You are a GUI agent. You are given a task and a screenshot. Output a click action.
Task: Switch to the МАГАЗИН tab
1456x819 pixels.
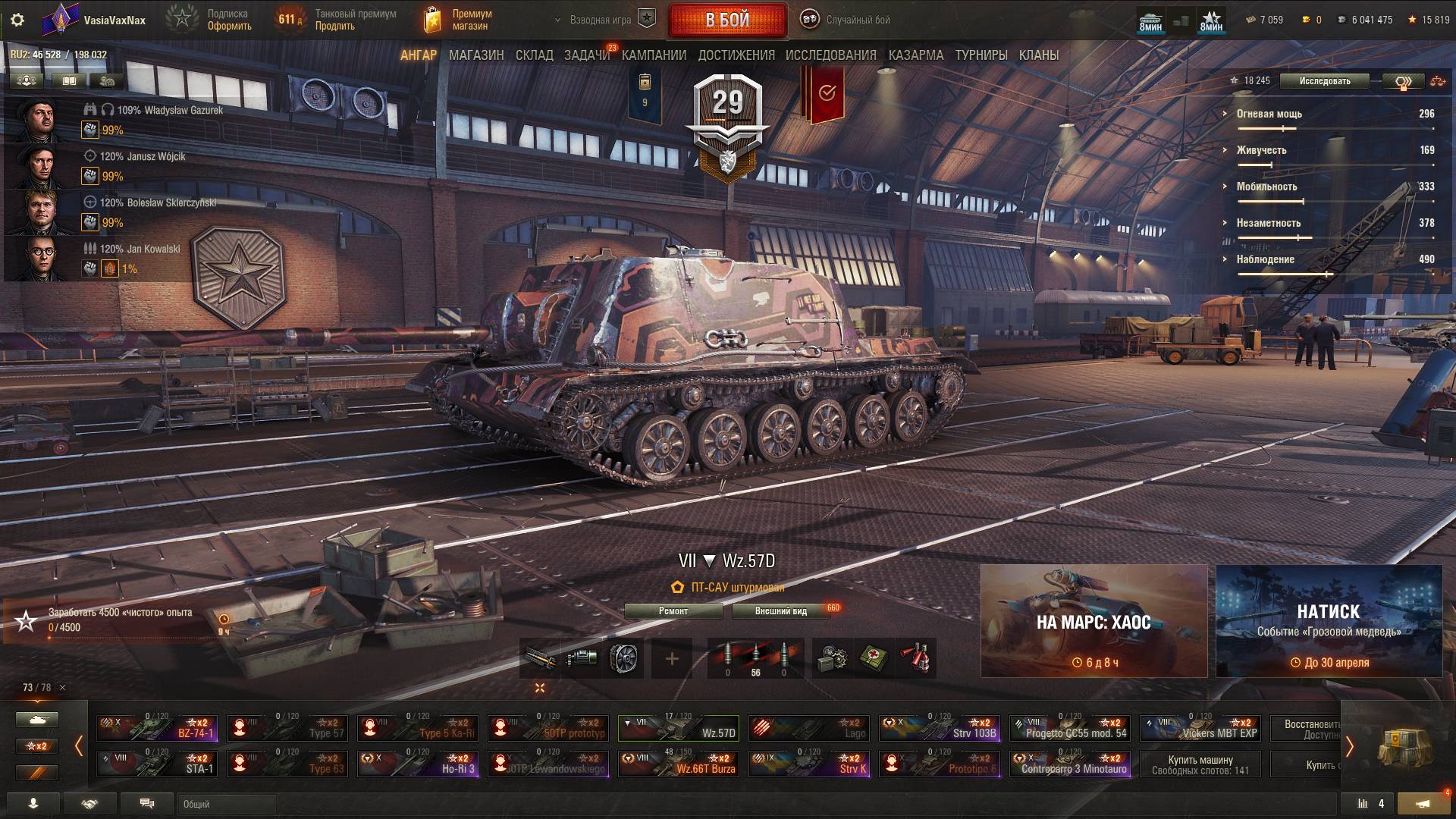[x=476, y=55]
